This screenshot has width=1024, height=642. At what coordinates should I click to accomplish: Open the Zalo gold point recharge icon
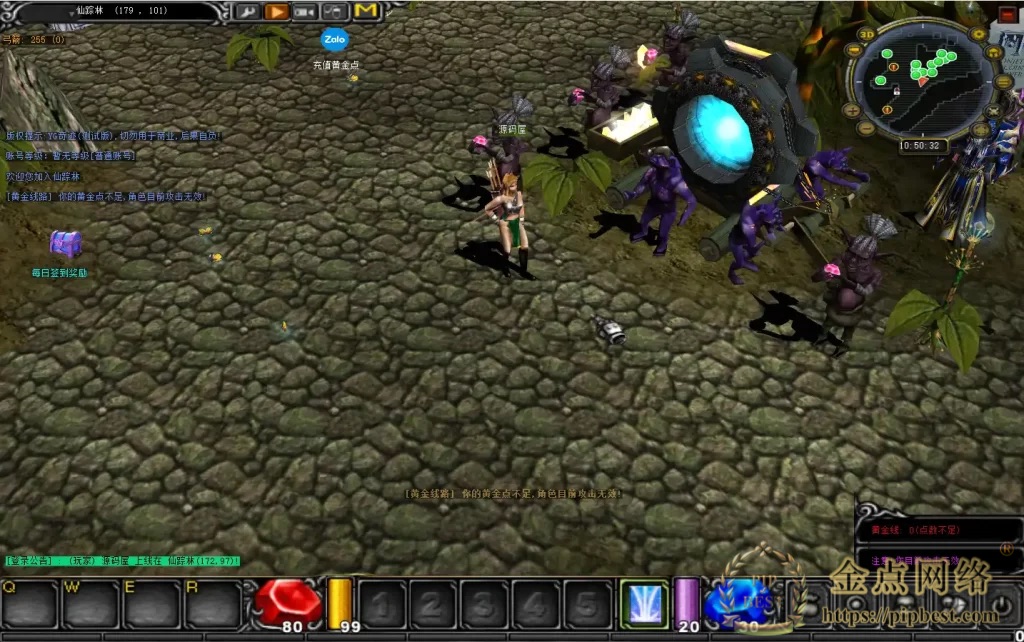(334, 40)
